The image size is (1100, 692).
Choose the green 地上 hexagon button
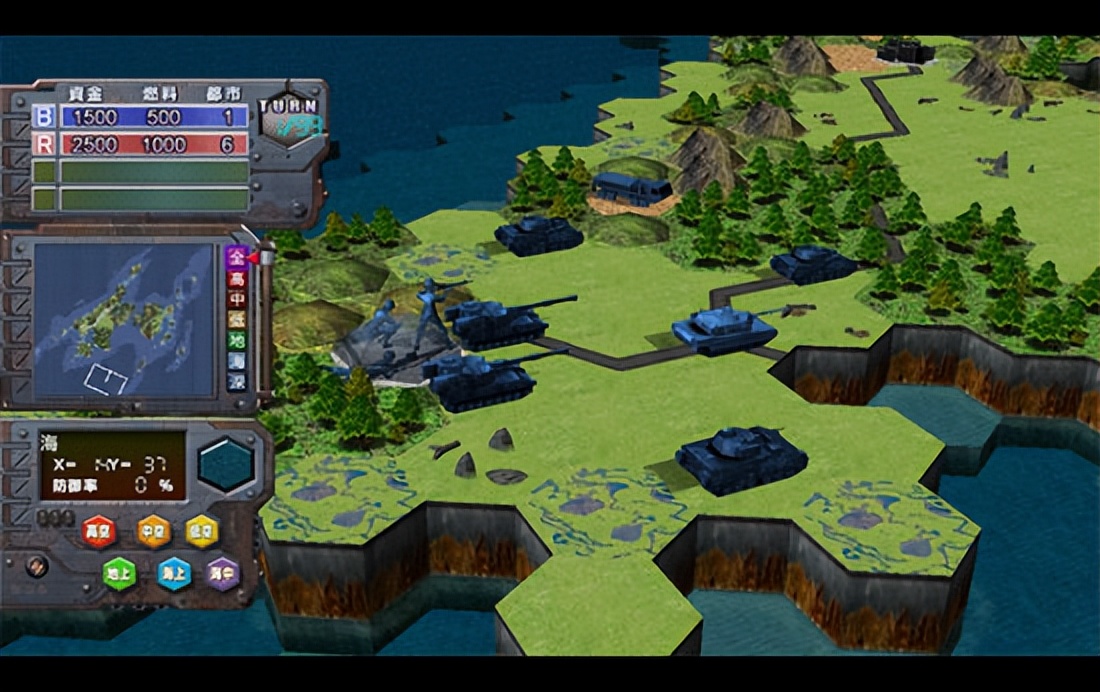[x=119, y=573]
